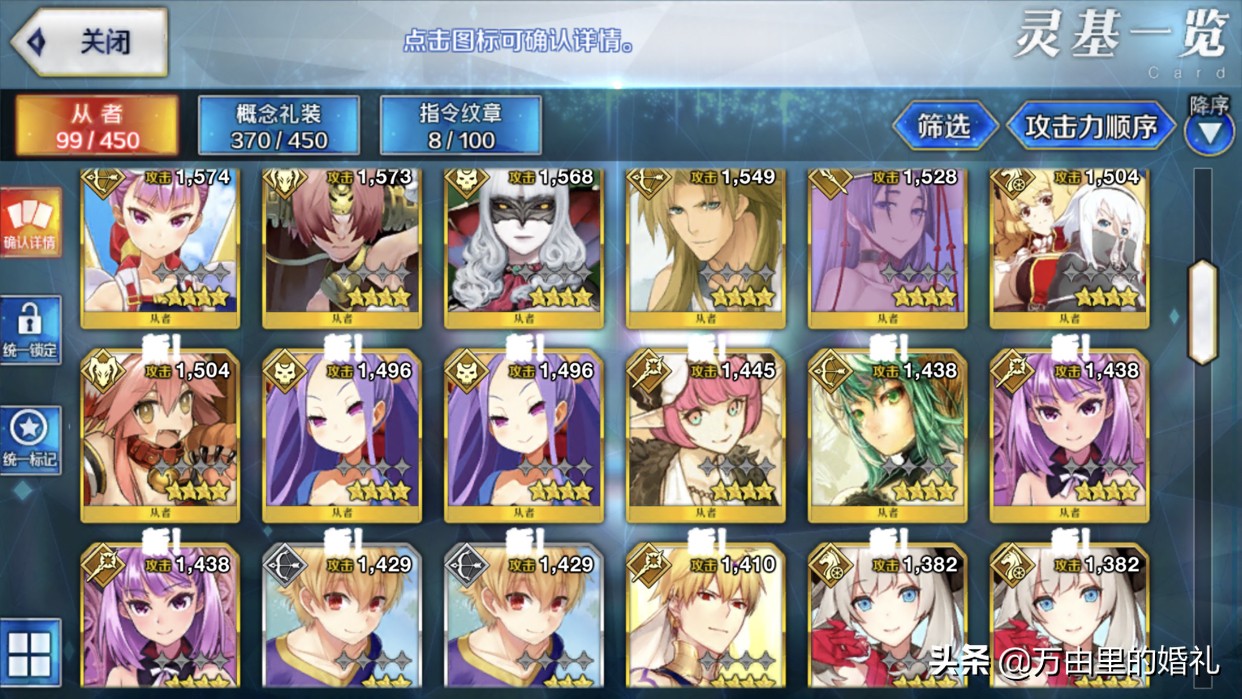Select the duo servant card with 1,504 attack
Image resolution: width=1242 pixels, height=699 pixels.
coord(1069,245)
